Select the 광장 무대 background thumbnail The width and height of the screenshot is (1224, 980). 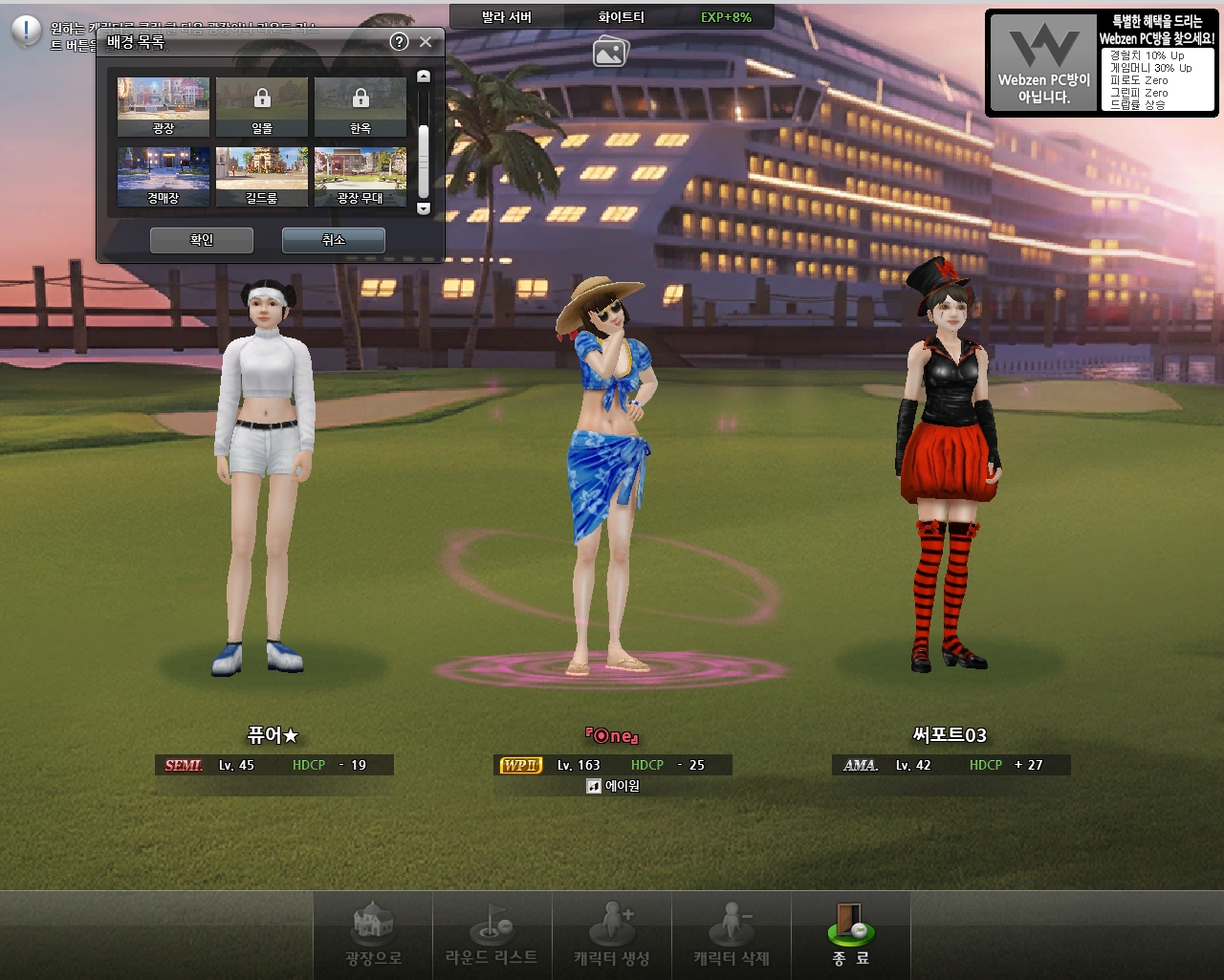[x=361, y=176]
